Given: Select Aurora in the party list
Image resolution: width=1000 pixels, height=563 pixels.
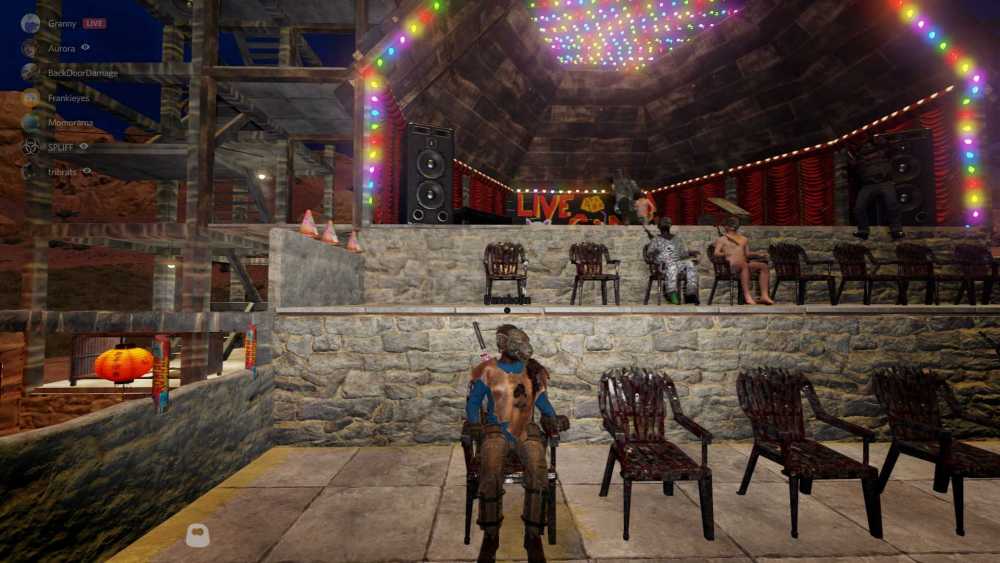Looking at the screenshot, I should click(61, 47).
